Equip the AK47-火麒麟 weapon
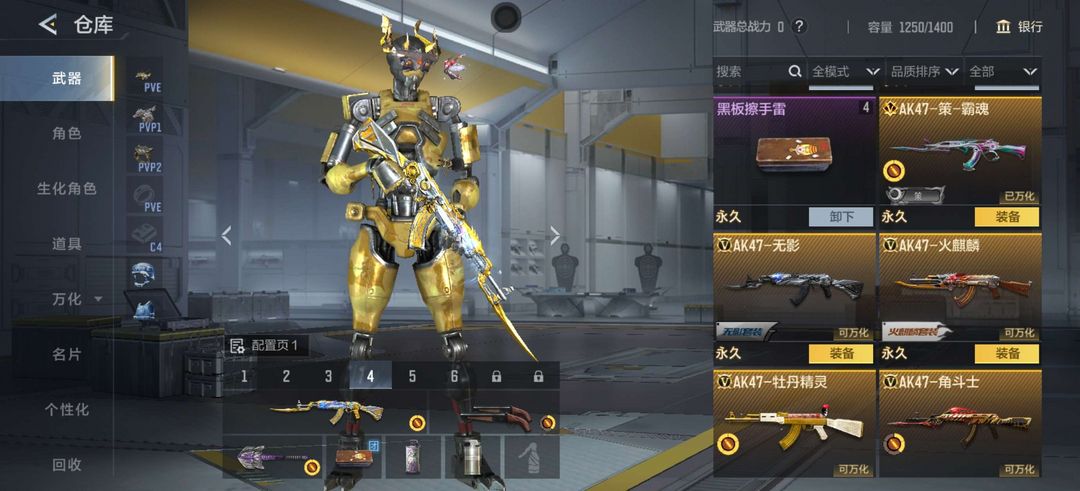The width and height of the screenshot is (1080, 491). pos(1006,353)
